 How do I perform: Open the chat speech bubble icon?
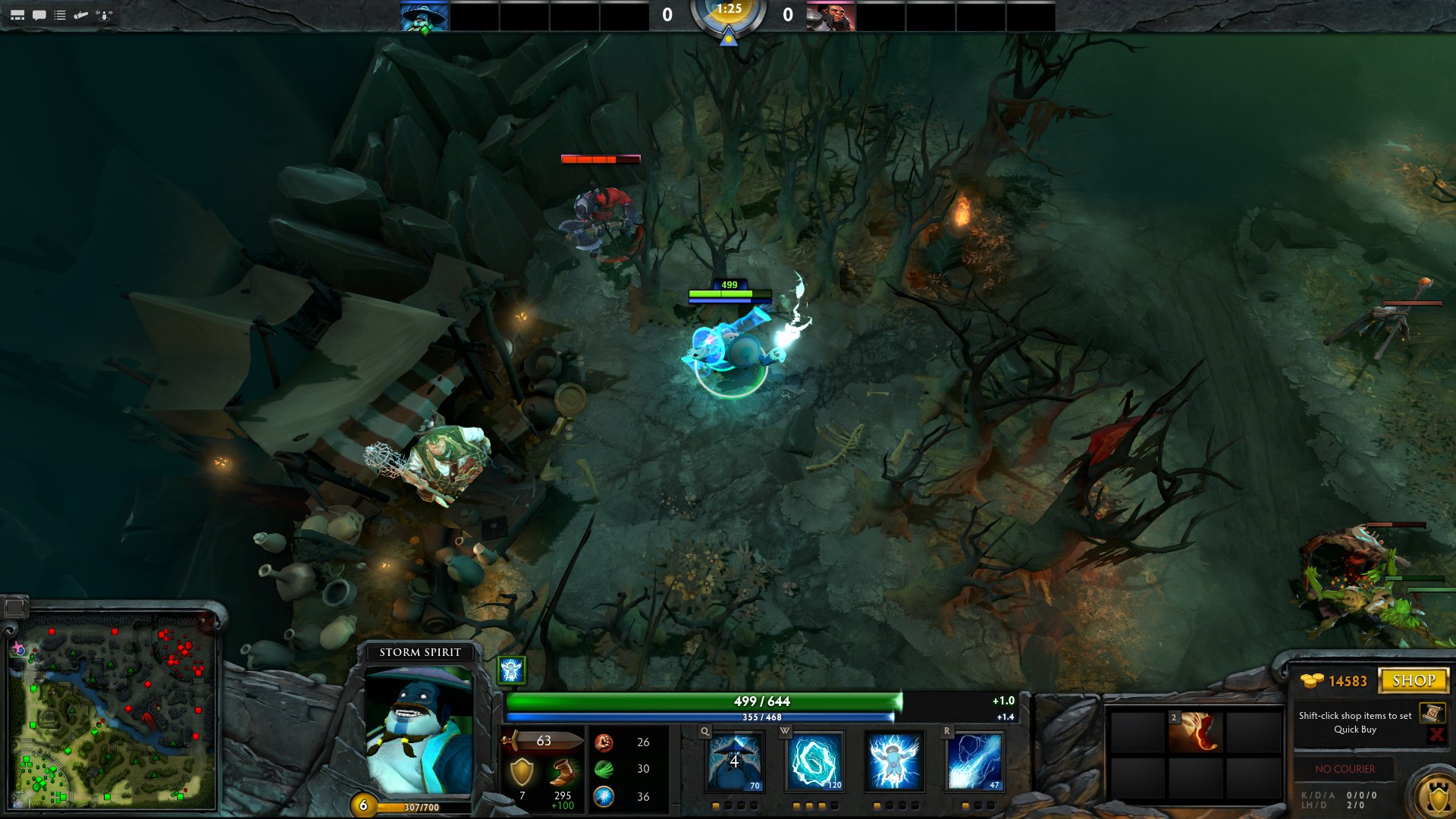pyautogui.click(x=39, y=15)
